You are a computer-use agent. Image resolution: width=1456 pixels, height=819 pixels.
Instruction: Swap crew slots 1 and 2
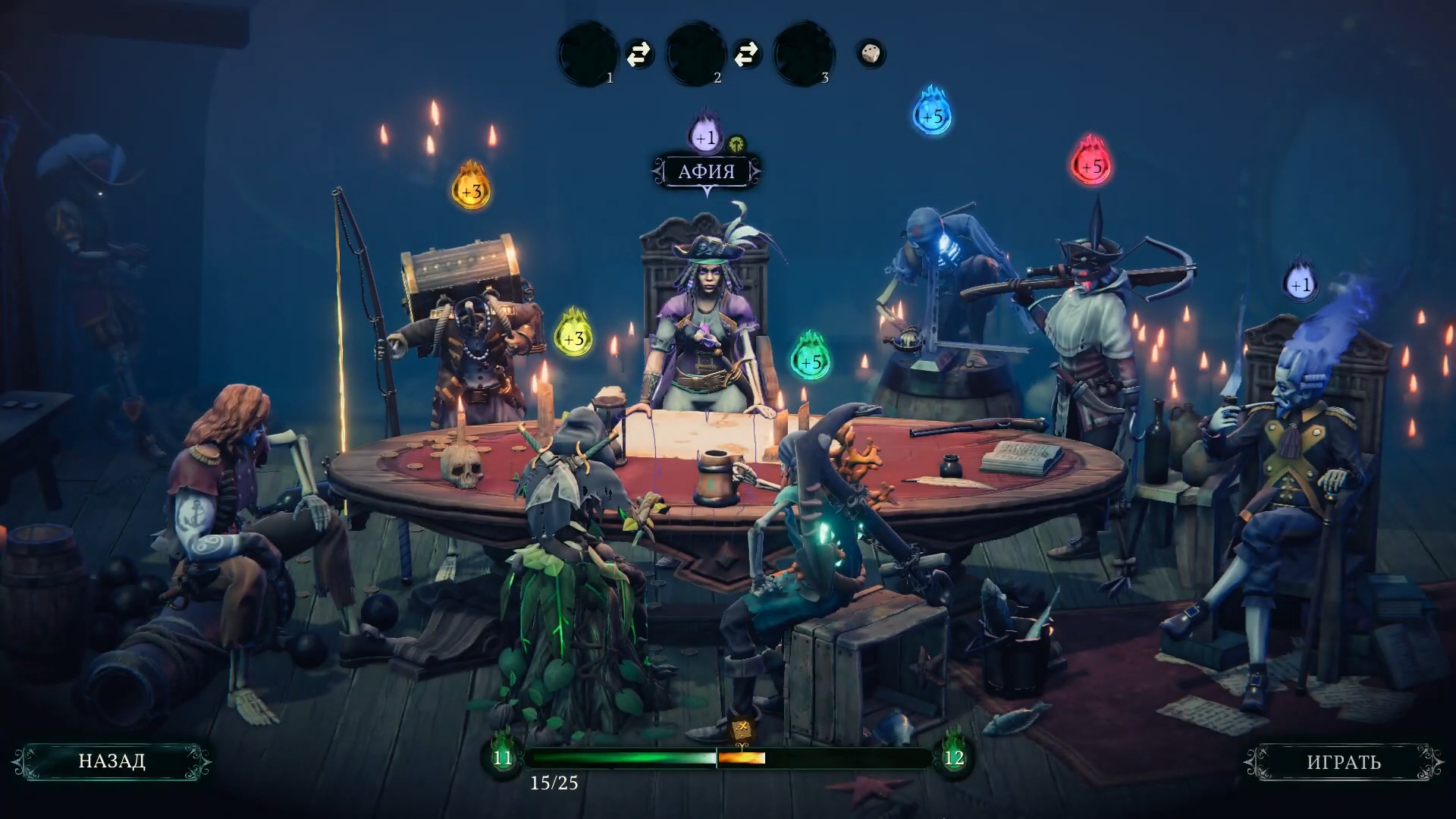coord(639,54)
